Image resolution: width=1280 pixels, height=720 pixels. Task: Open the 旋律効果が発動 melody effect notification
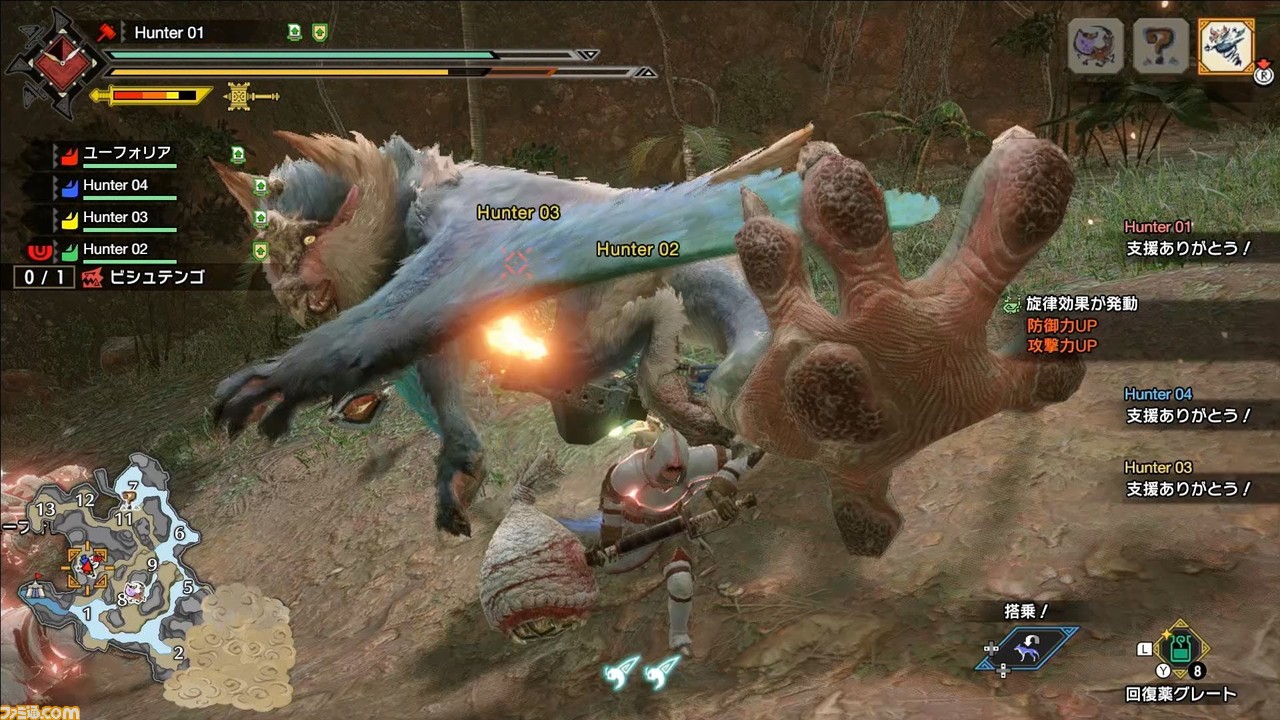click(x=1084, y=303)
